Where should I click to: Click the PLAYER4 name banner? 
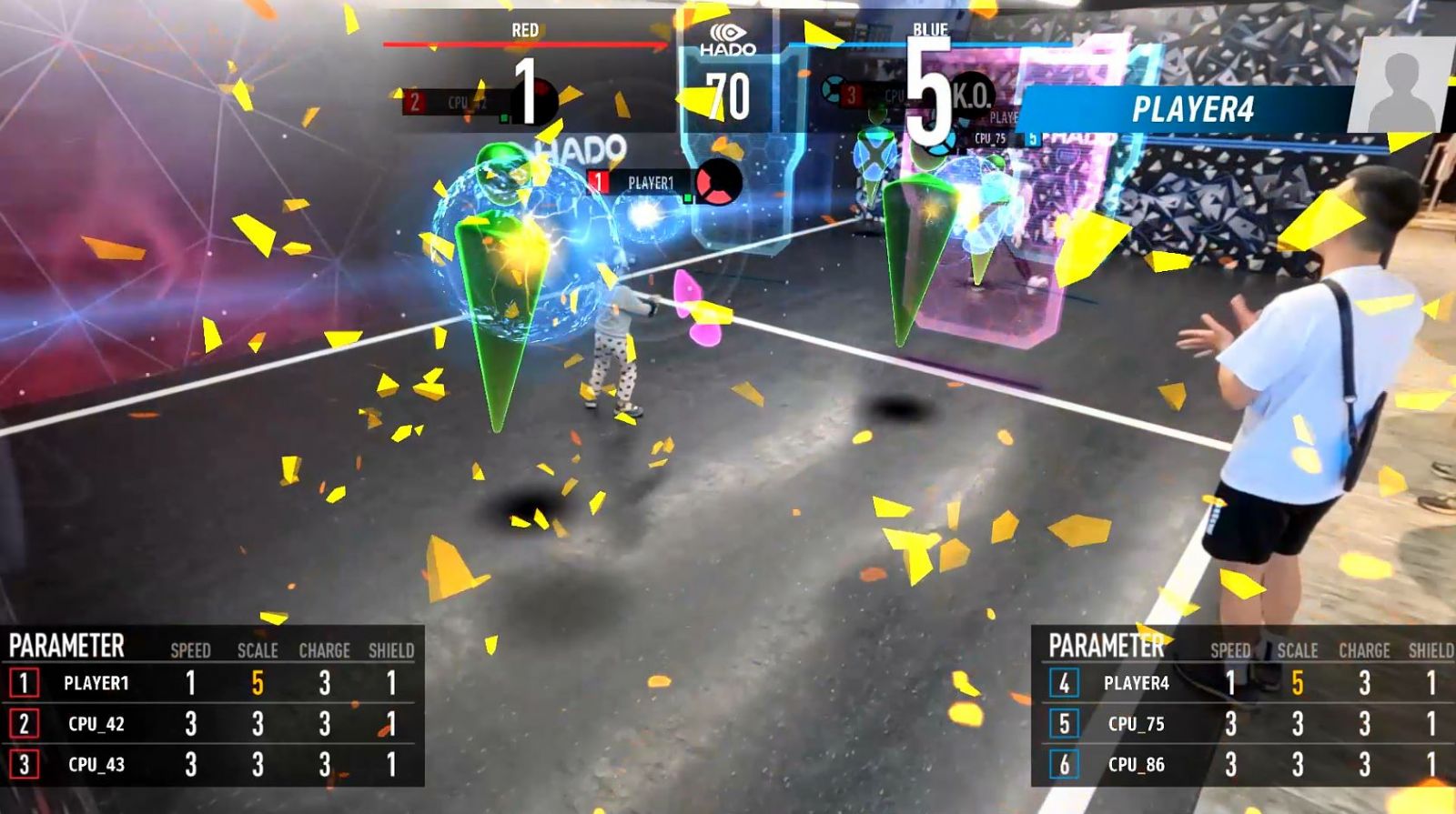(1192, 110)
